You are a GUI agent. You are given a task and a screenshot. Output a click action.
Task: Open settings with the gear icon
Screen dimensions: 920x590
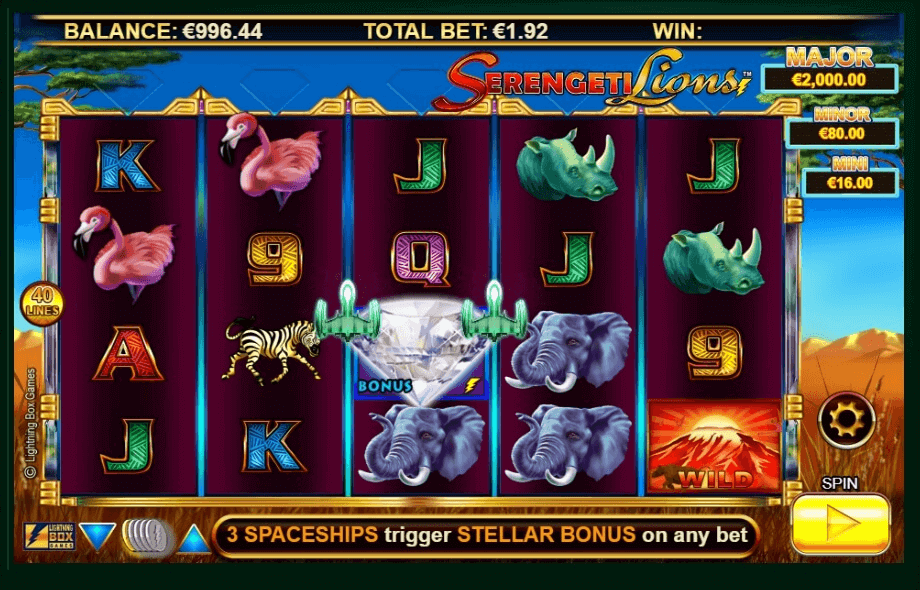(x=846, y=420)
